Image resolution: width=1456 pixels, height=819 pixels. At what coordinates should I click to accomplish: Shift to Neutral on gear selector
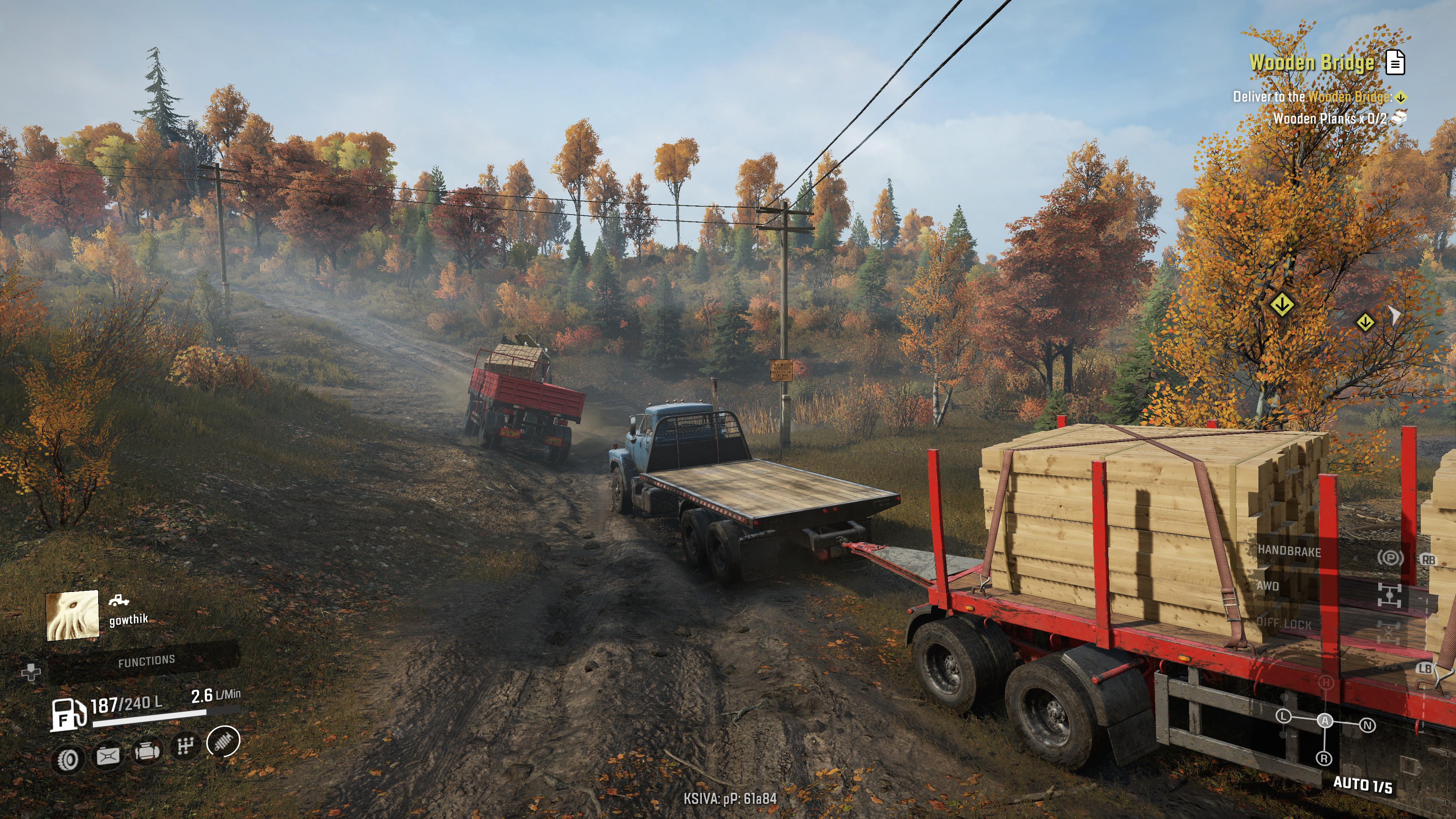tap(1367, 725)
